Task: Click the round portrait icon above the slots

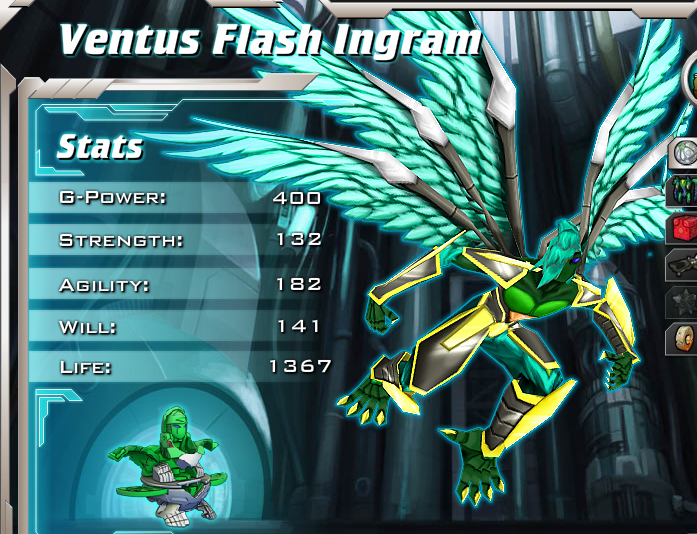Action: [690, 78]
